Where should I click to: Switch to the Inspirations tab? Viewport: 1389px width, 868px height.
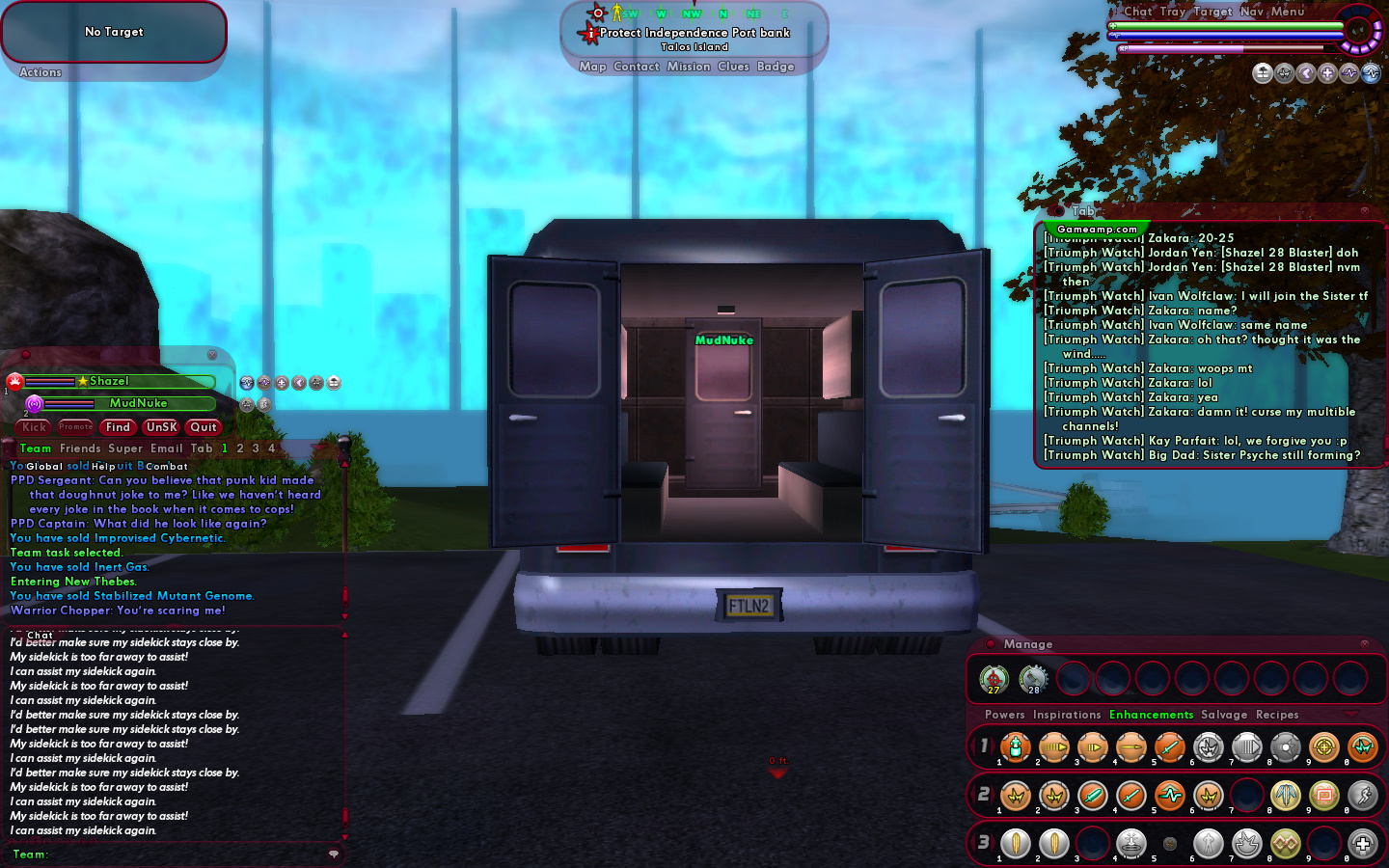(x=1066, y=715)
